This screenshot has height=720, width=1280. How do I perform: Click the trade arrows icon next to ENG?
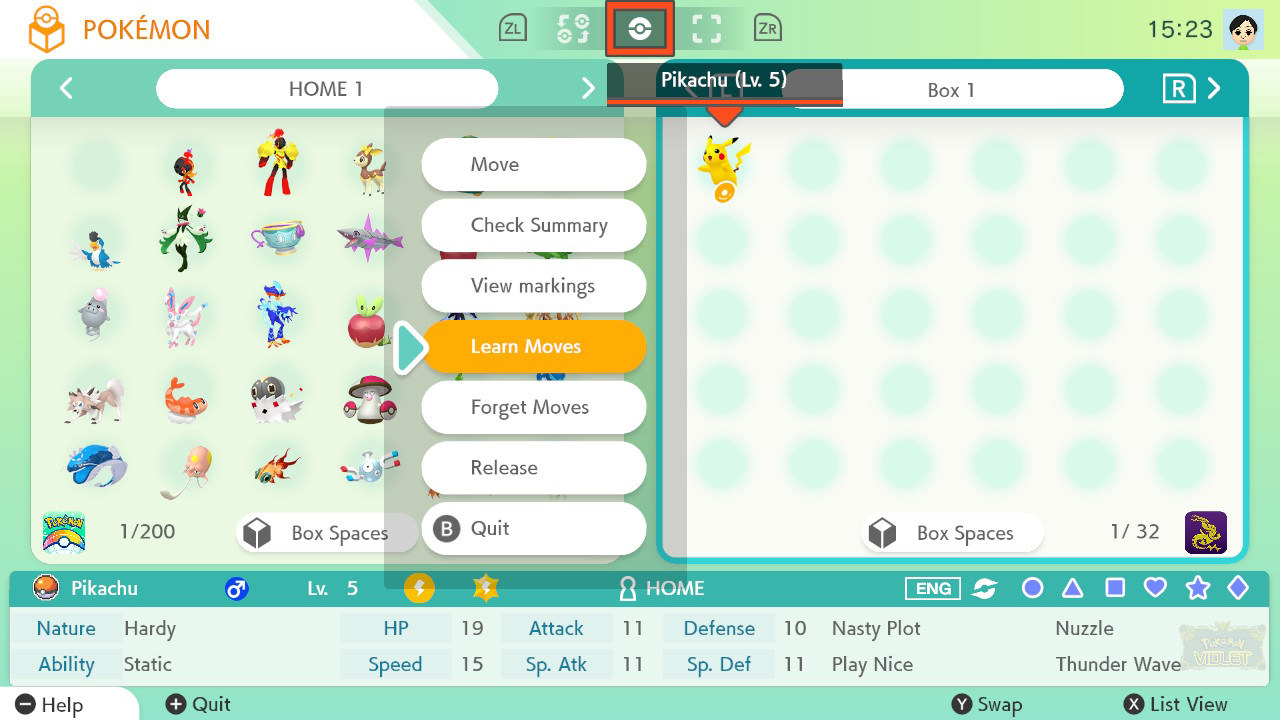[x=984, y=589]
